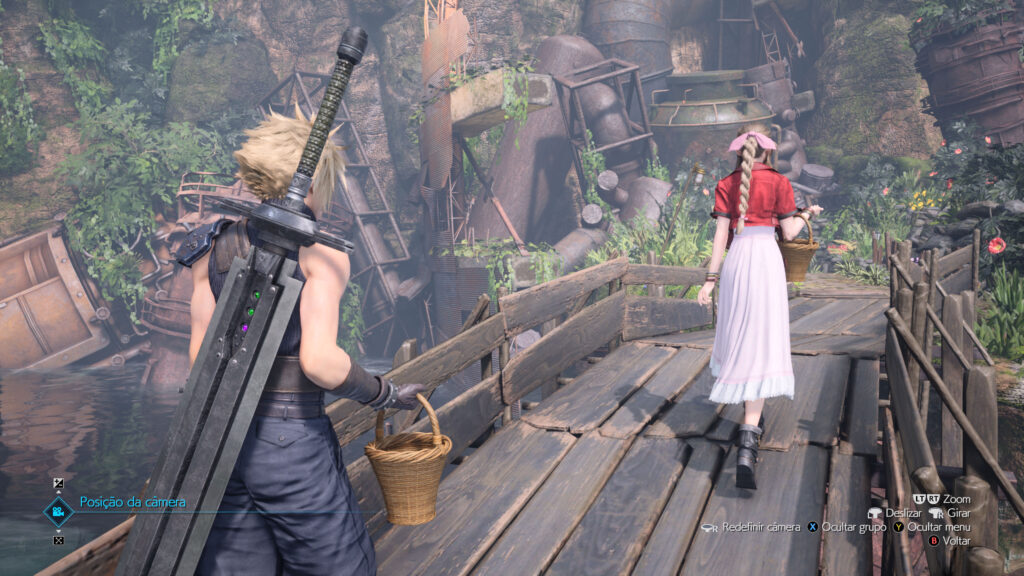Click the Posição da câmera label
1024x576 pixels.
click(x=133, y=502)
